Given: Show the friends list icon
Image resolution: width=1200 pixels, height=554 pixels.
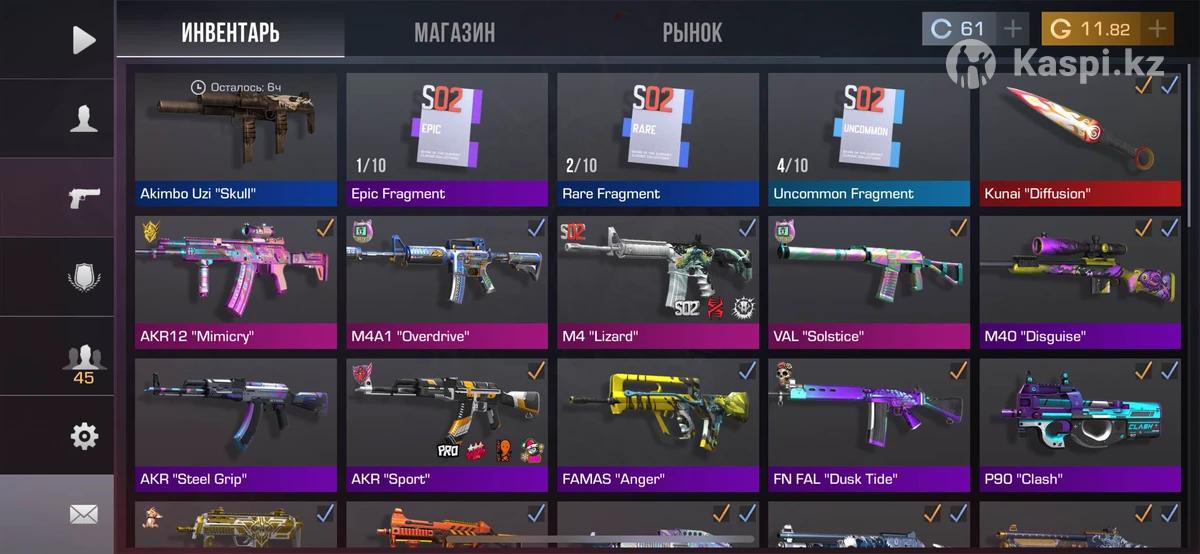Looking at the screenshot, I should (x=84, y=360).
